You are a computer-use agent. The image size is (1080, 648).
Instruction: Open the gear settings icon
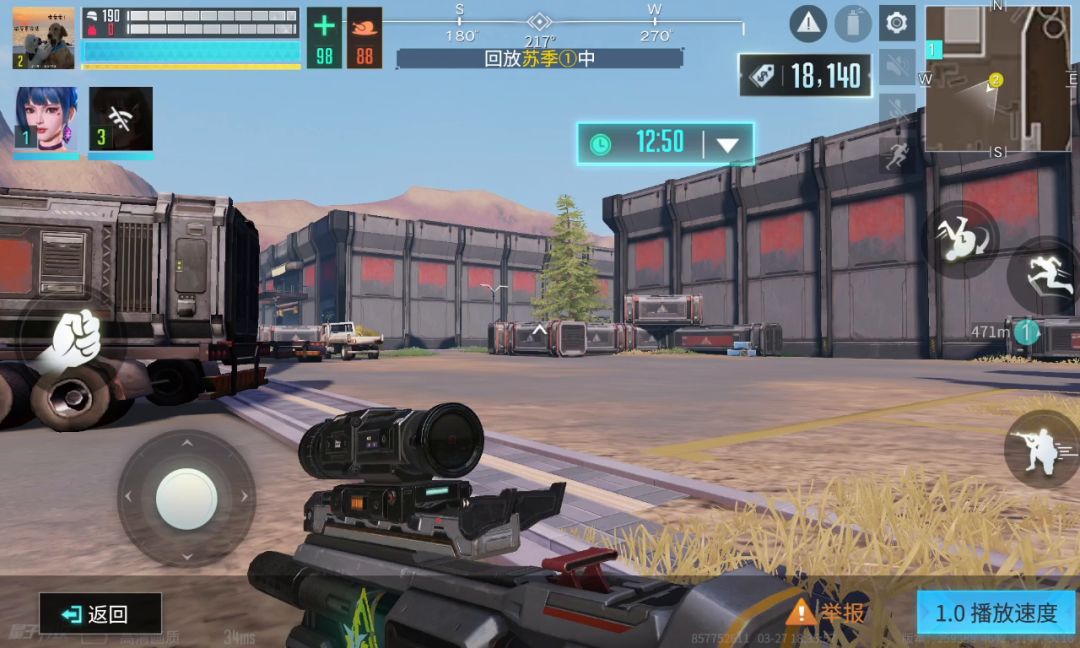896,23
